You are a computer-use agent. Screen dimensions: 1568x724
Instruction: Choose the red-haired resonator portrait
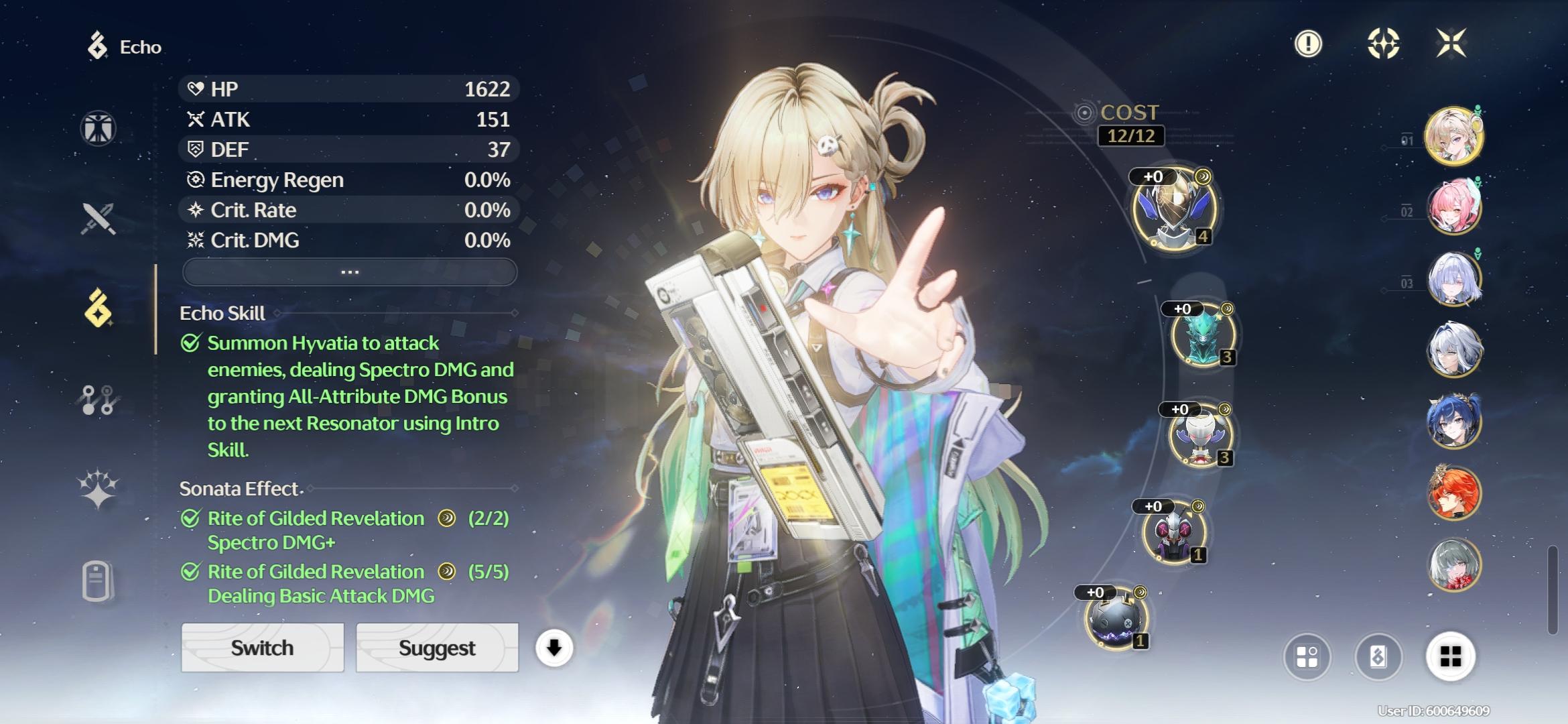pos(1454,493)
